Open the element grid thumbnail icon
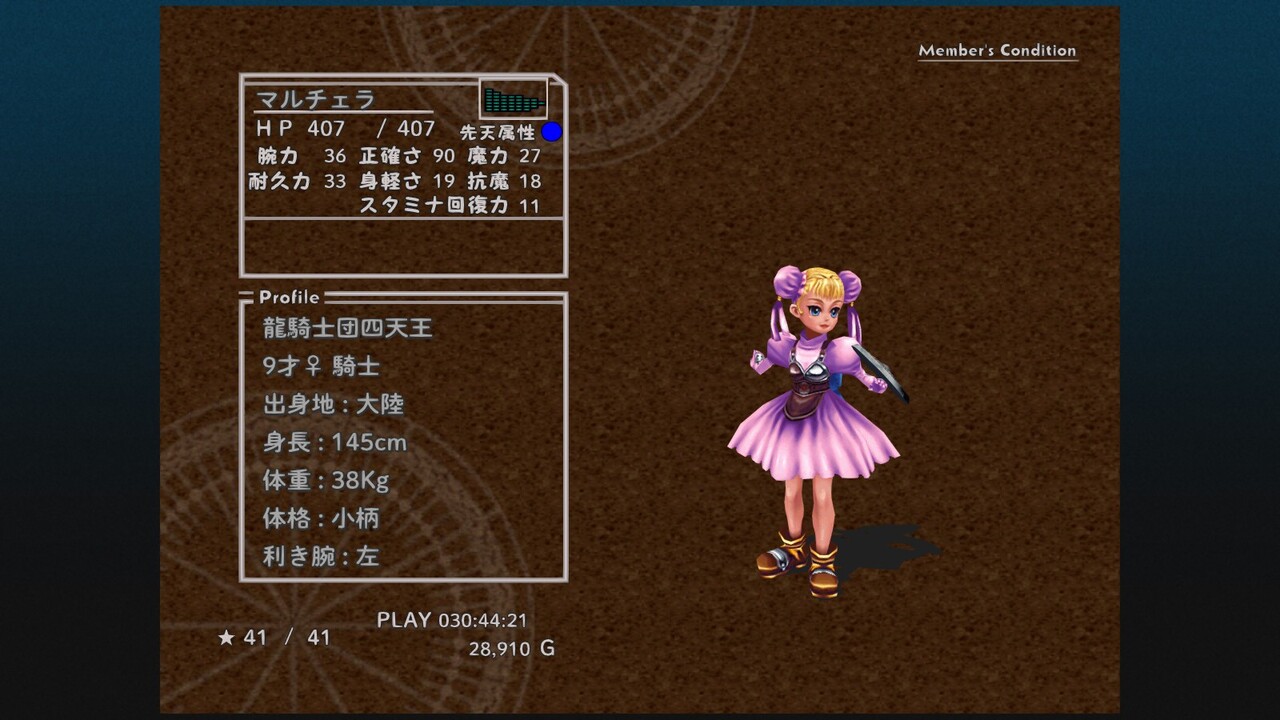Image resolution: width=1280 pixels, height=720 pixels. [513, 99]
